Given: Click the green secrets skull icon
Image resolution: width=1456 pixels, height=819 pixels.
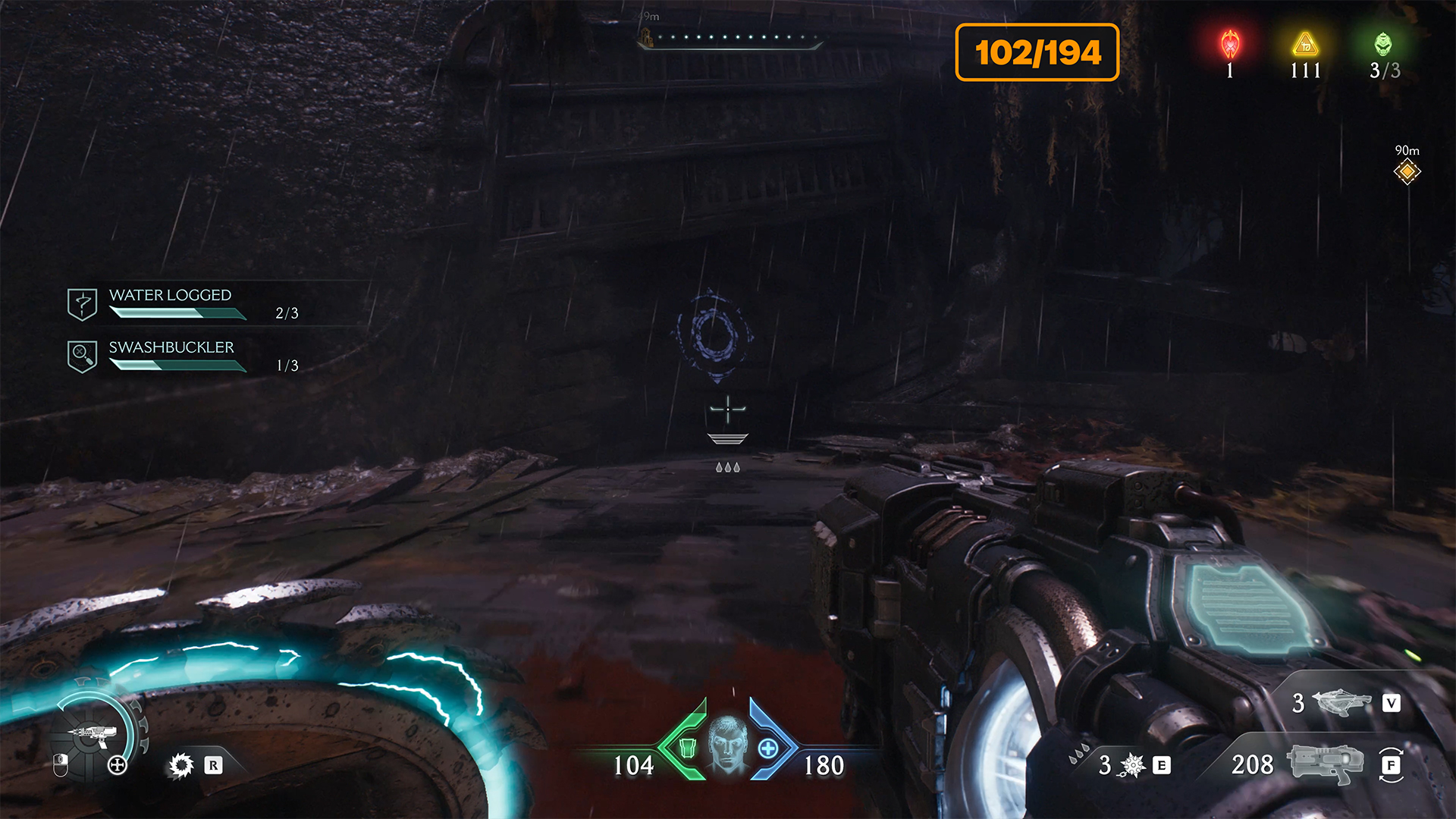Looking at the screenshot, I should tap(1383, 45).
